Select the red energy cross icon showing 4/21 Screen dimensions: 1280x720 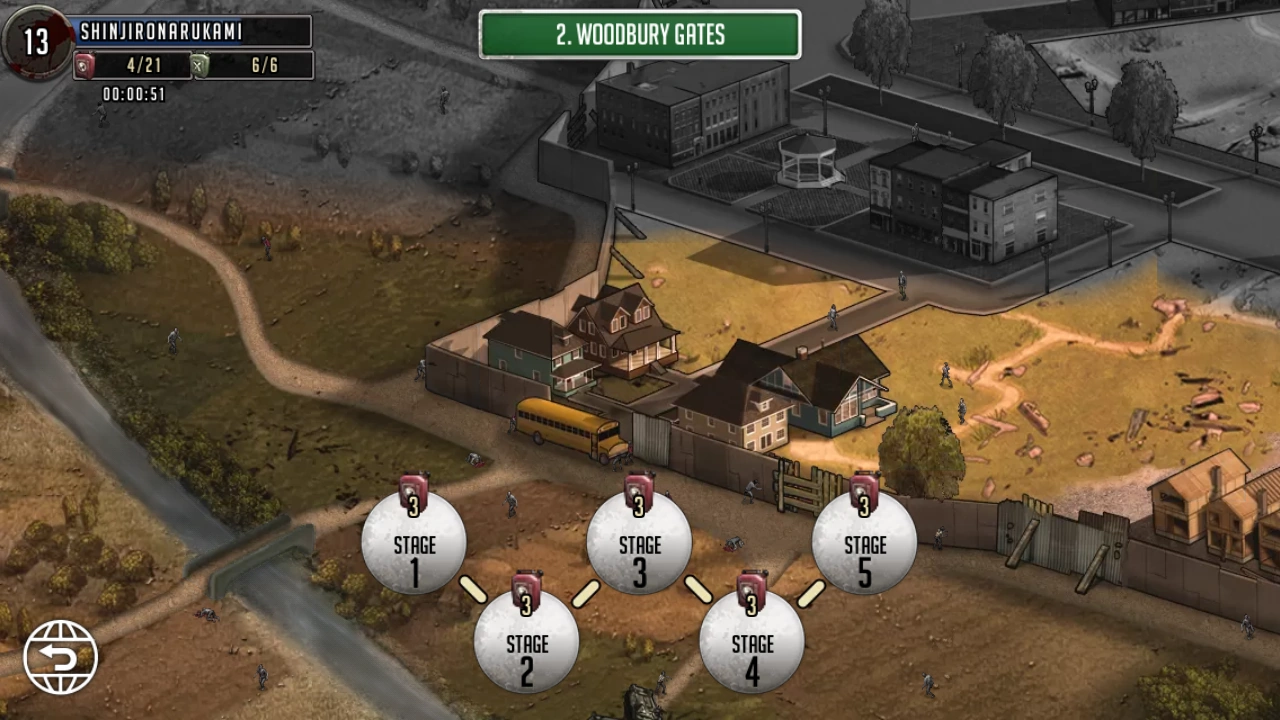84,65
